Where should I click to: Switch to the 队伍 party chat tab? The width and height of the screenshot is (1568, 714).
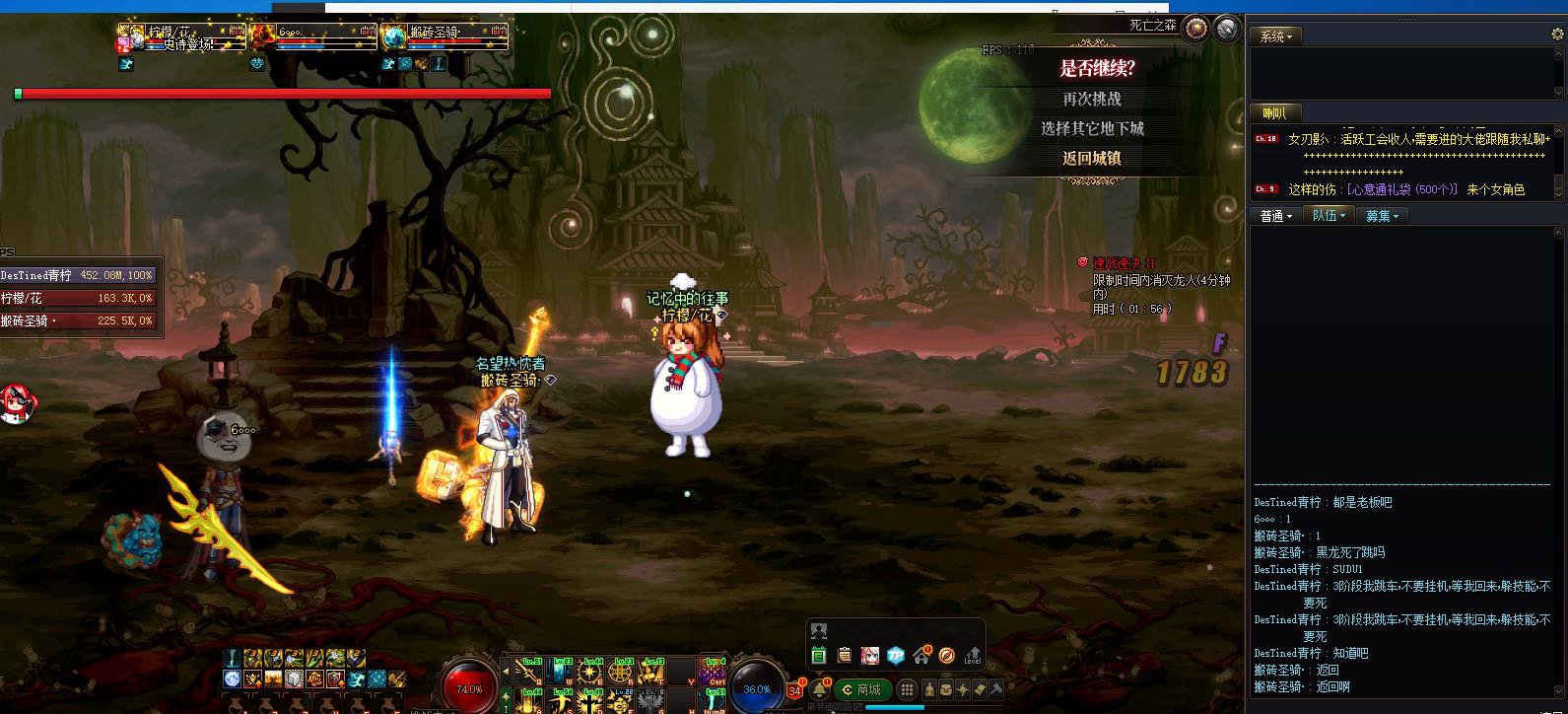click(1328, 216)
